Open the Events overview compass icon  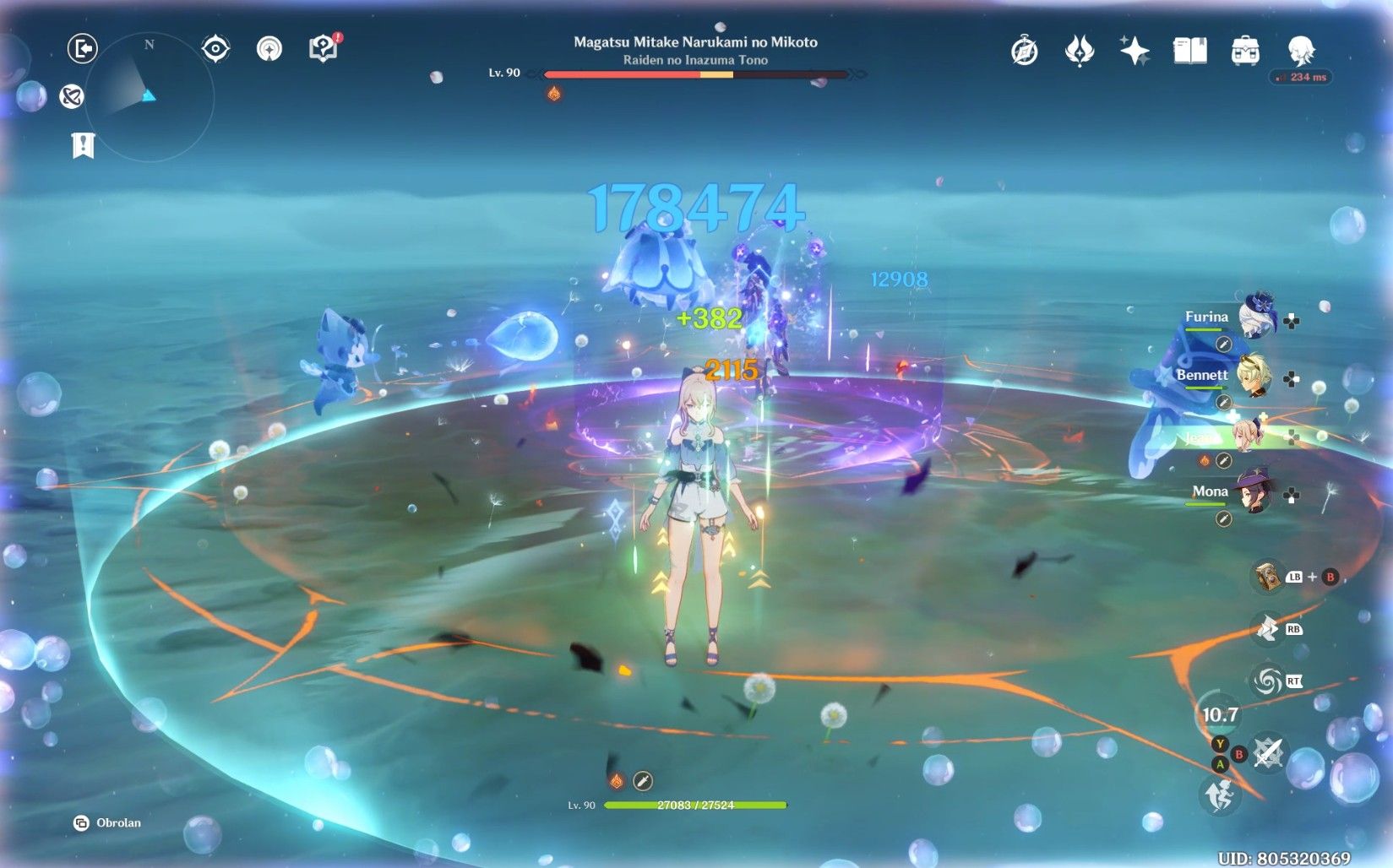[x=1024, y=51]
